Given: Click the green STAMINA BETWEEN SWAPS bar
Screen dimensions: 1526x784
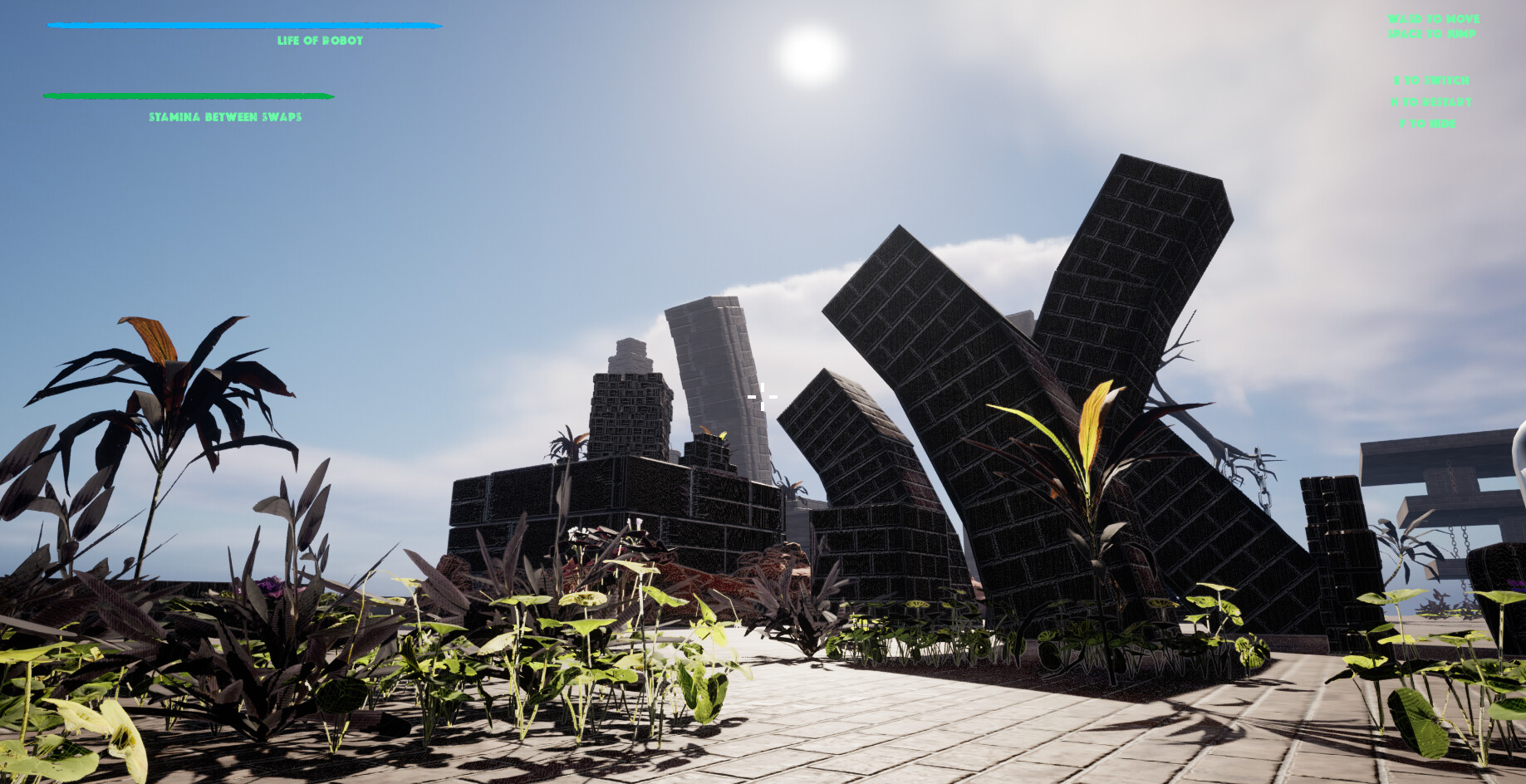Looking at the screenshot, I should click(191, 96).
